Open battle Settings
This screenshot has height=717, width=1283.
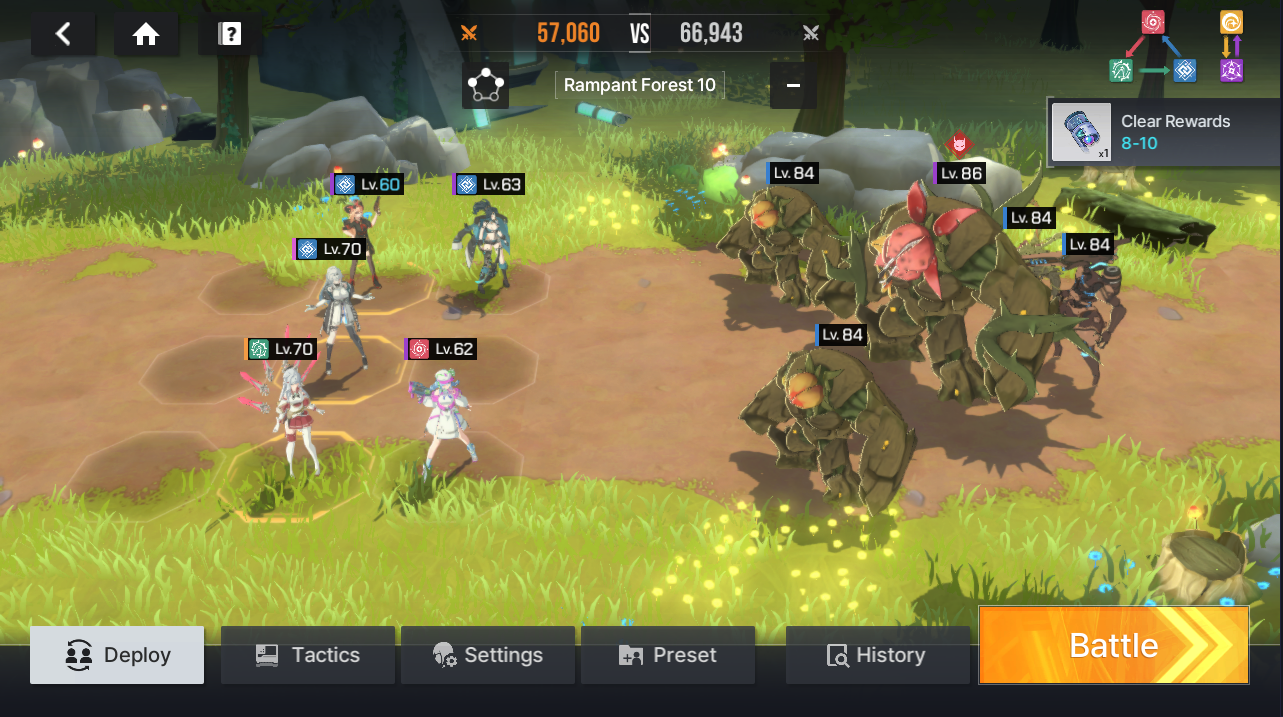point(488,655)
